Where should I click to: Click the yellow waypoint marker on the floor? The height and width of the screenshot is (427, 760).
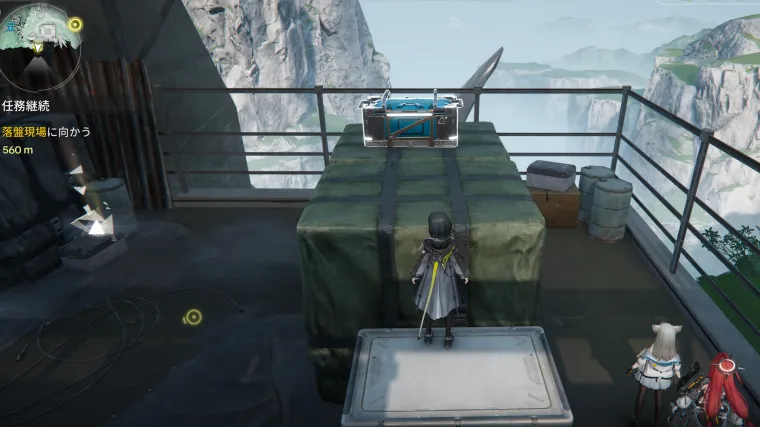(x=194, y=317)
